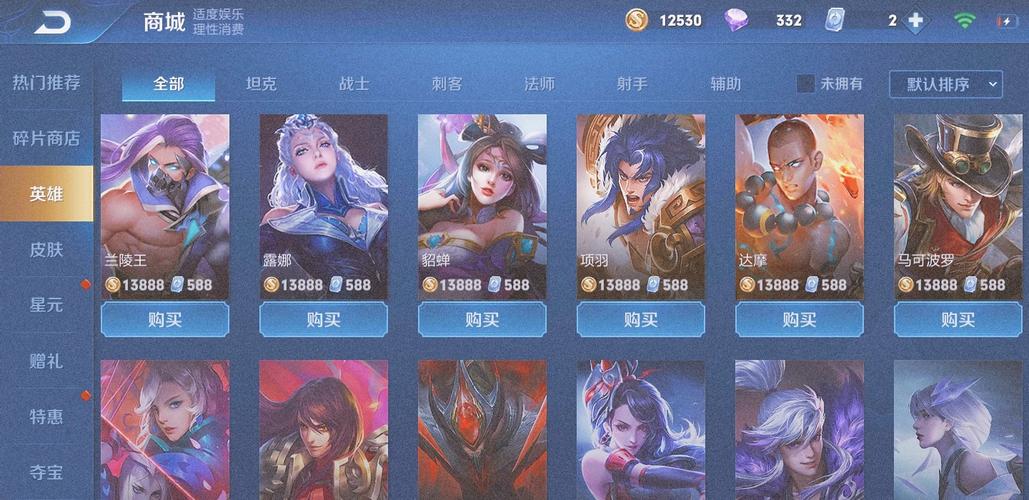Select the 马可波罗 hero card
1029x500 pixels.
958,200
